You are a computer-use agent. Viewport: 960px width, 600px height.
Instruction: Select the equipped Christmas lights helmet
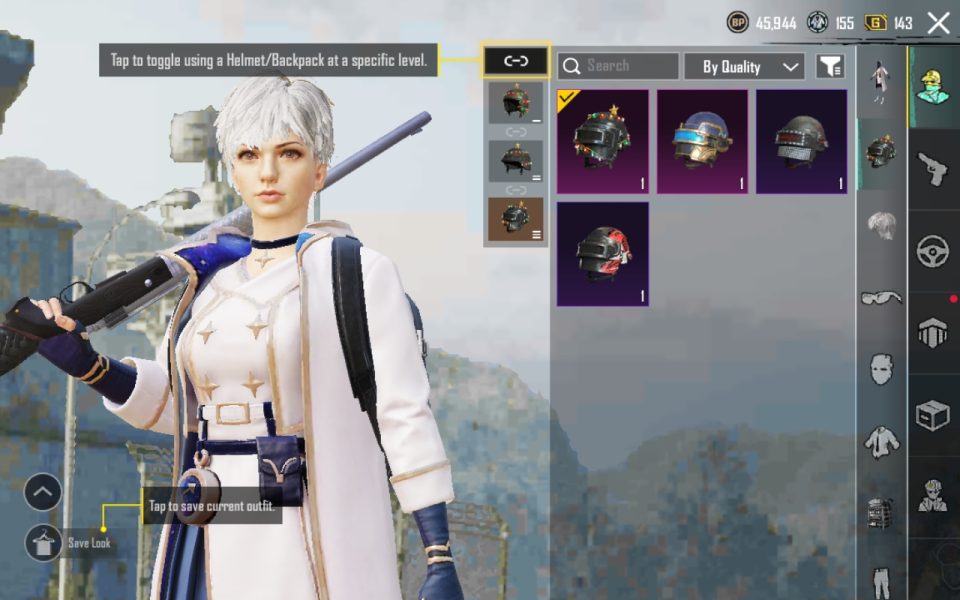pyautogui.click(x=602, y=141)
